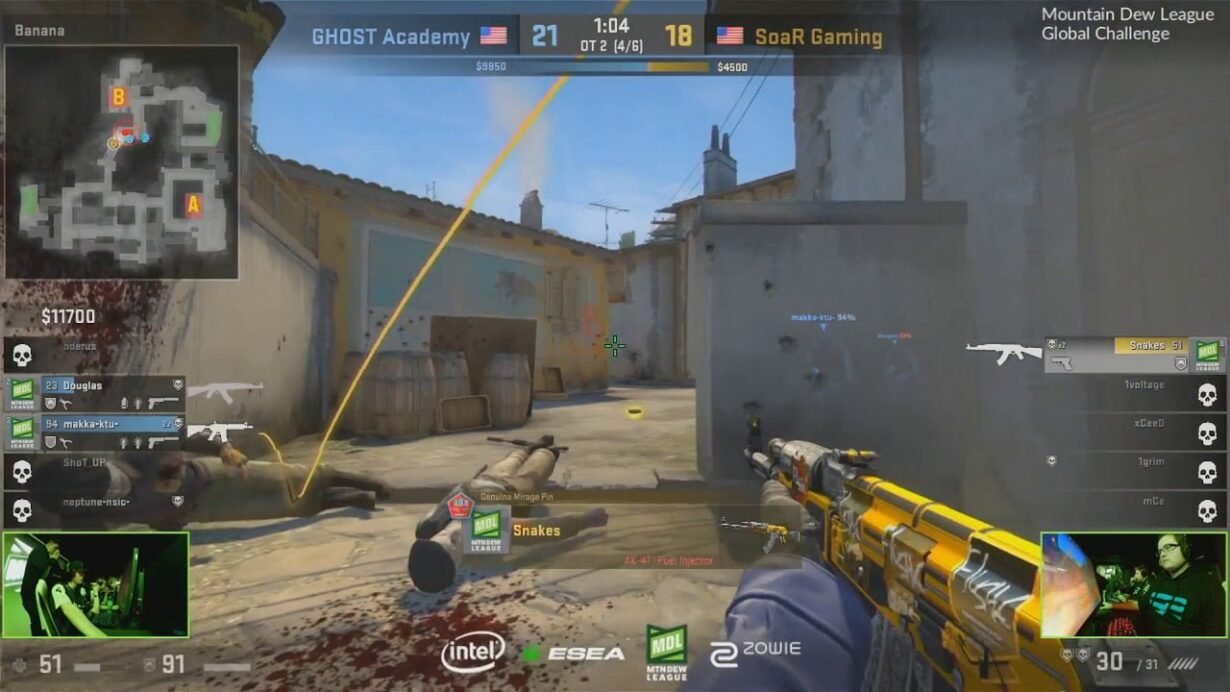Choose the dead player oderus row

coord(96,353)
